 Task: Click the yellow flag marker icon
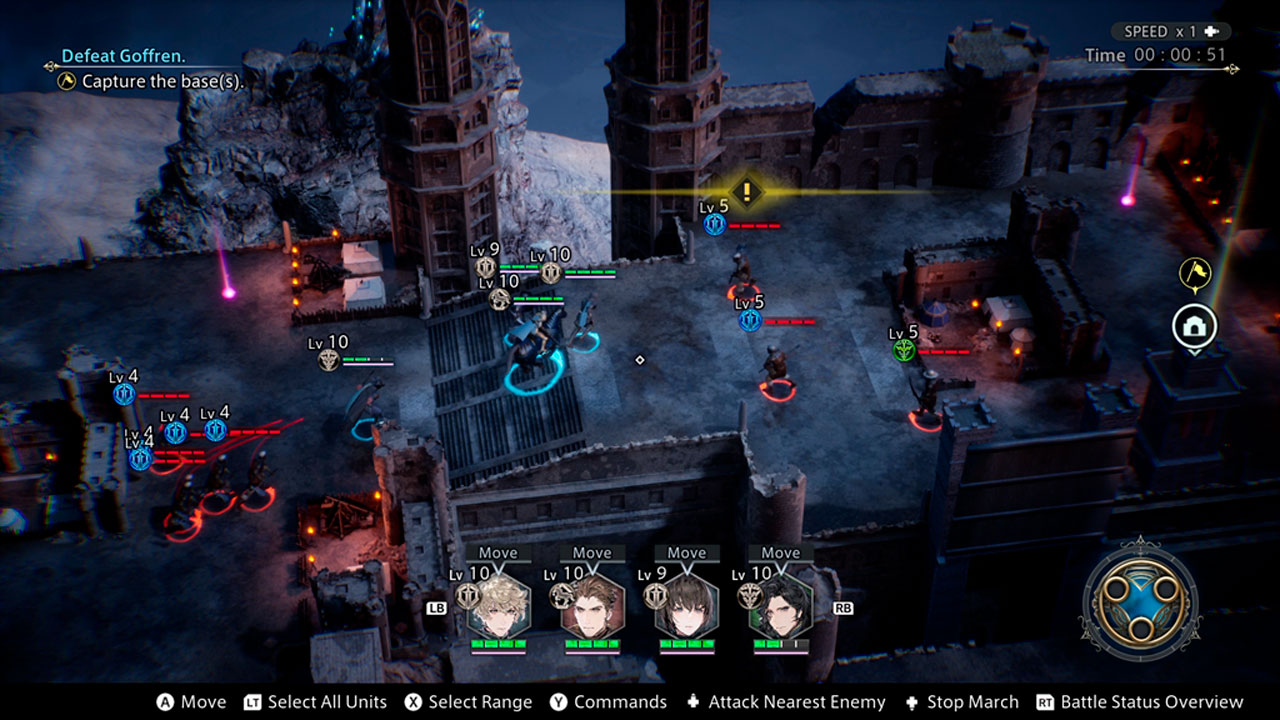pos(1195,271)
